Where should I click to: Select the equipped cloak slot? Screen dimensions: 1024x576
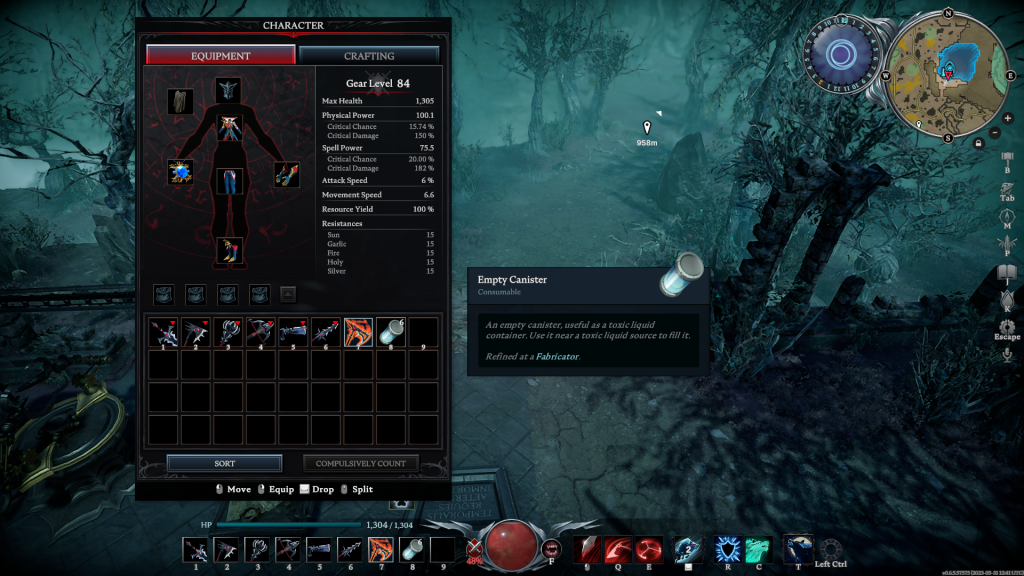click(x=181, y=101)
